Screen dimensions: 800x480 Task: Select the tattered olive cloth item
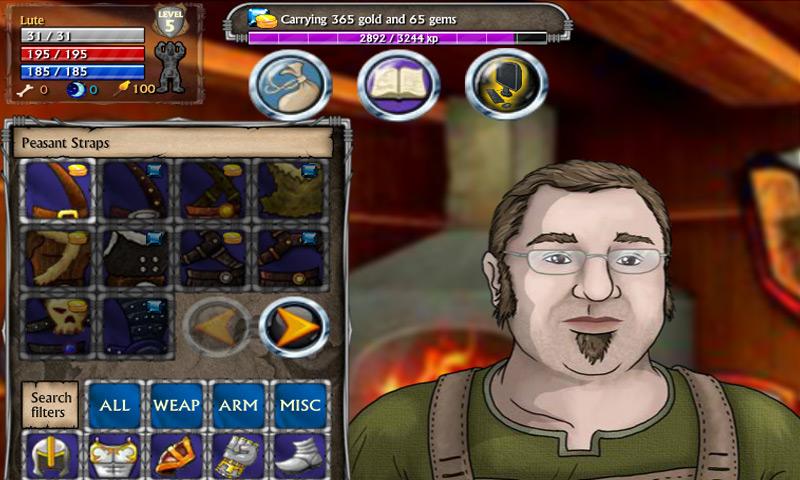[x=291, y=190]
